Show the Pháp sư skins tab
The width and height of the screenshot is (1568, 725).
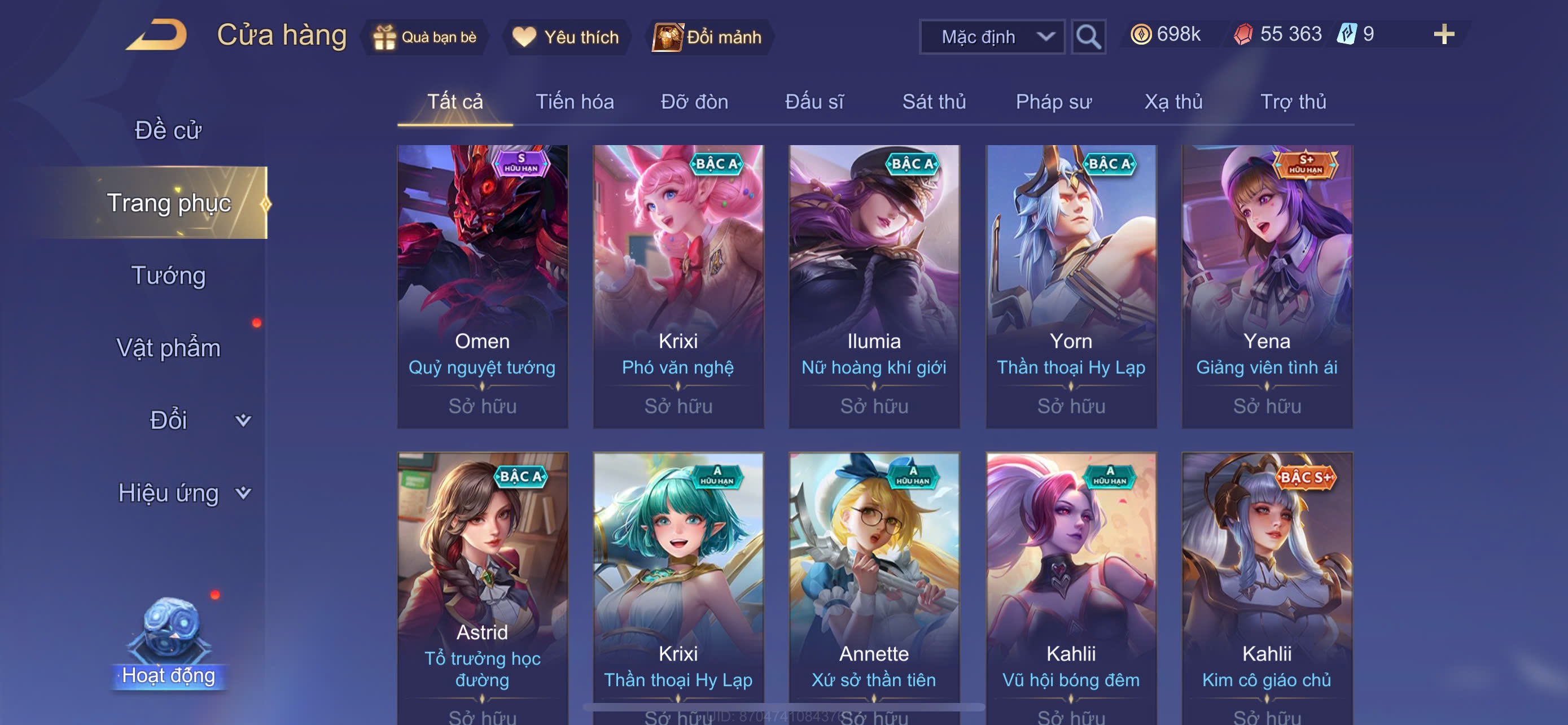(x=1053, y=102)
